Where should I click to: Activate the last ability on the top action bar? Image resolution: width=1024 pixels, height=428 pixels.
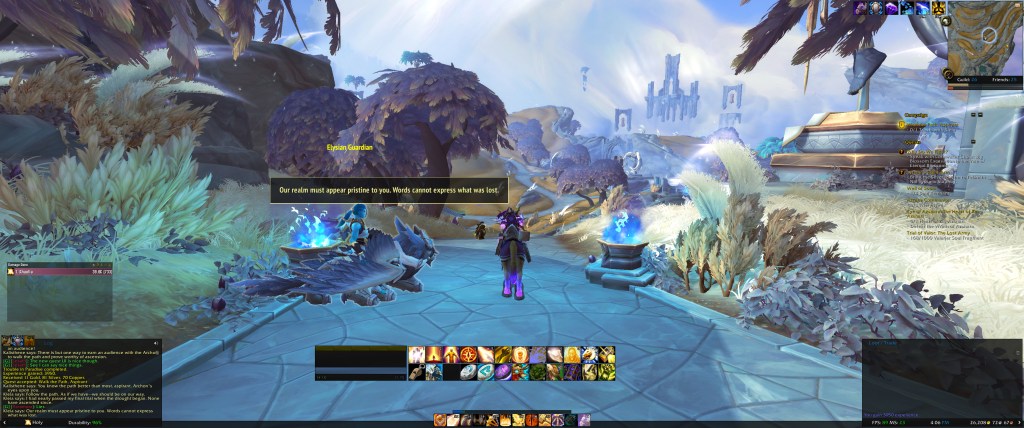pyautogui.click(x=606, y=354)
